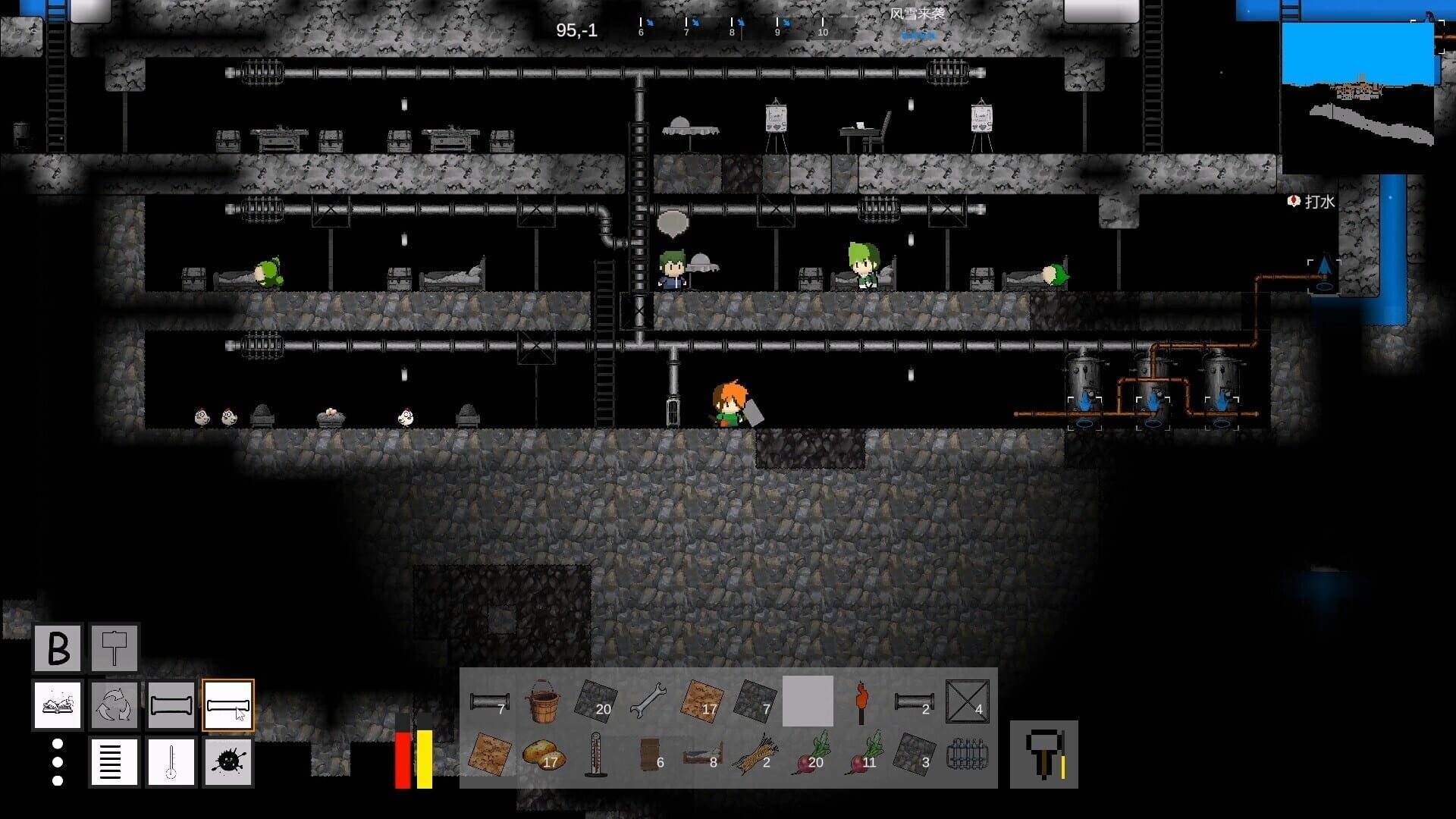Open the crafting book panel icon
Viewport: 1456px width, 819px height.
[57, 705]
